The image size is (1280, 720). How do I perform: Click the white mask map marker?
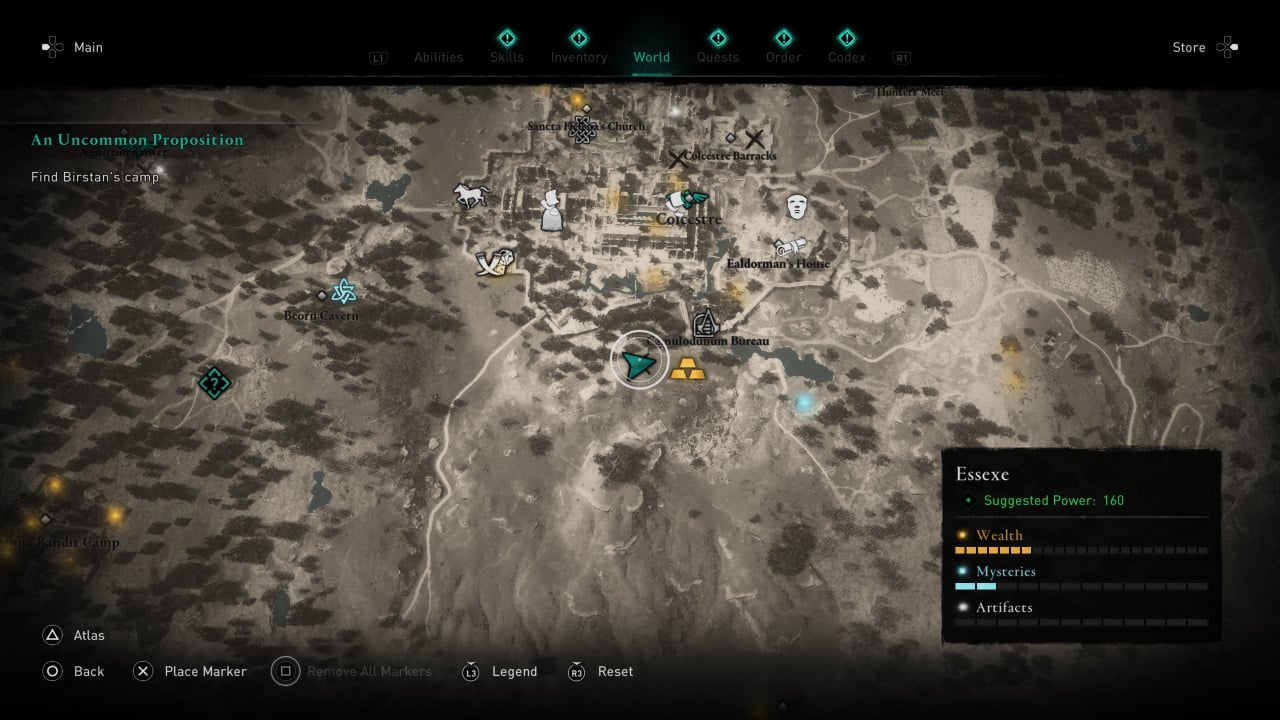pos(796,207)
